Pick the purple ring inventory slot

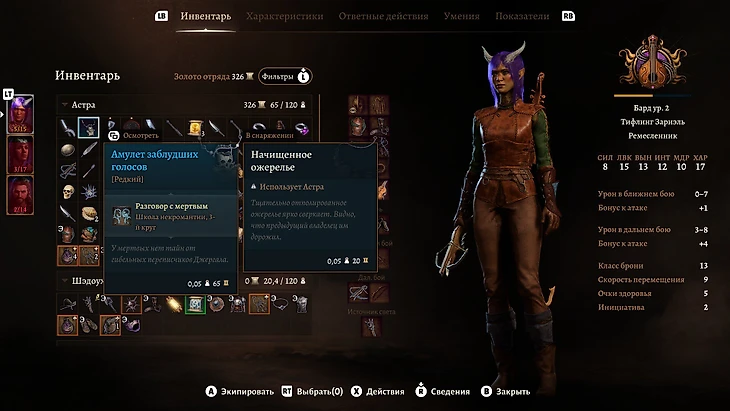click(301, 128)
